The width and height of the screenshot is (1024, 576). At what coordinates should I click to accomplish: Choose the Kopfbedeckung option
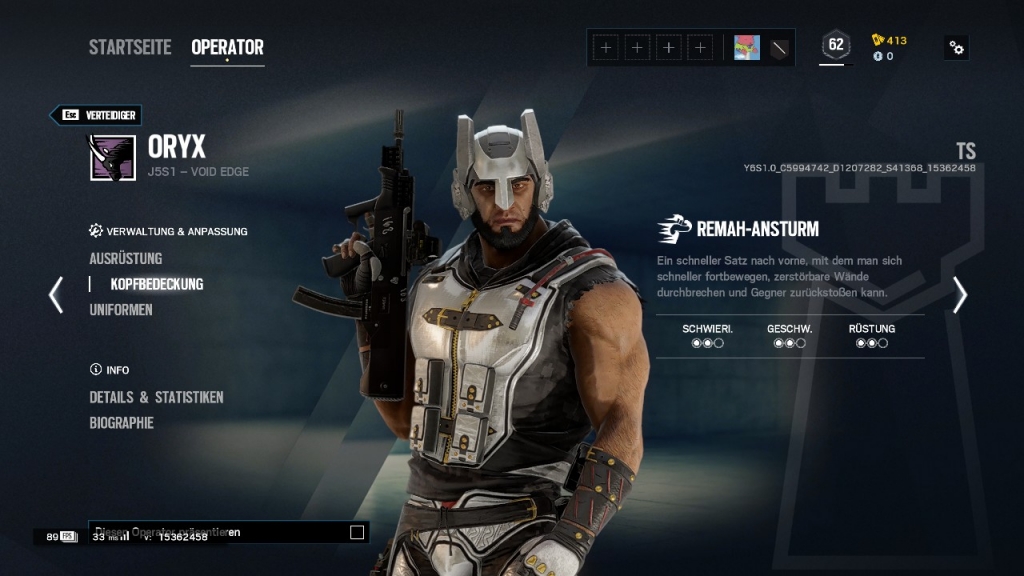click(x=156, y=284)
